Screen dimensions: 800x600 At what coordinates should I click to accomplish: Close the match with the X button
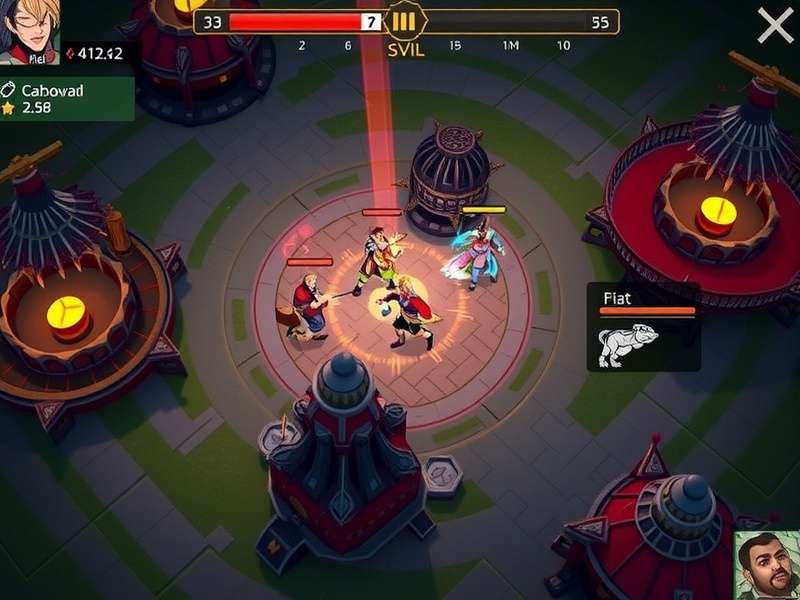click(x=775, y=25)
